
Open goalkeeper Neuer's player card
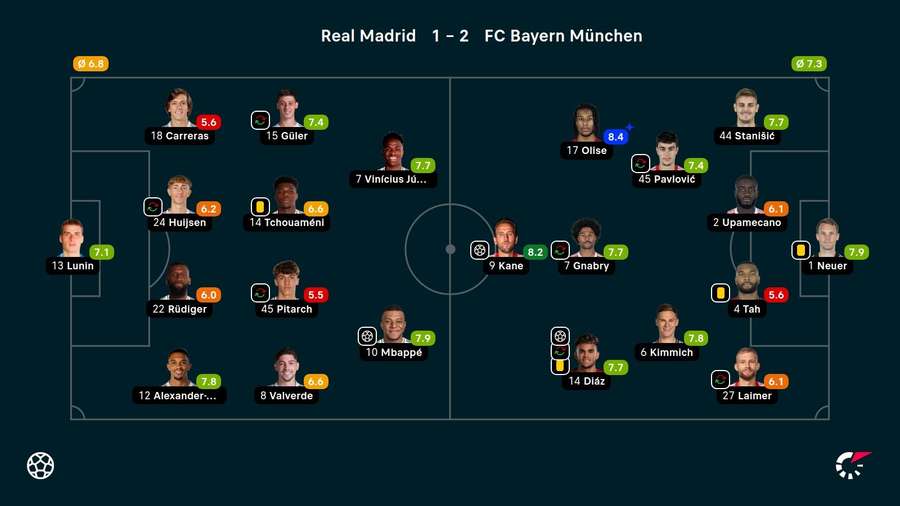[827, 240]
